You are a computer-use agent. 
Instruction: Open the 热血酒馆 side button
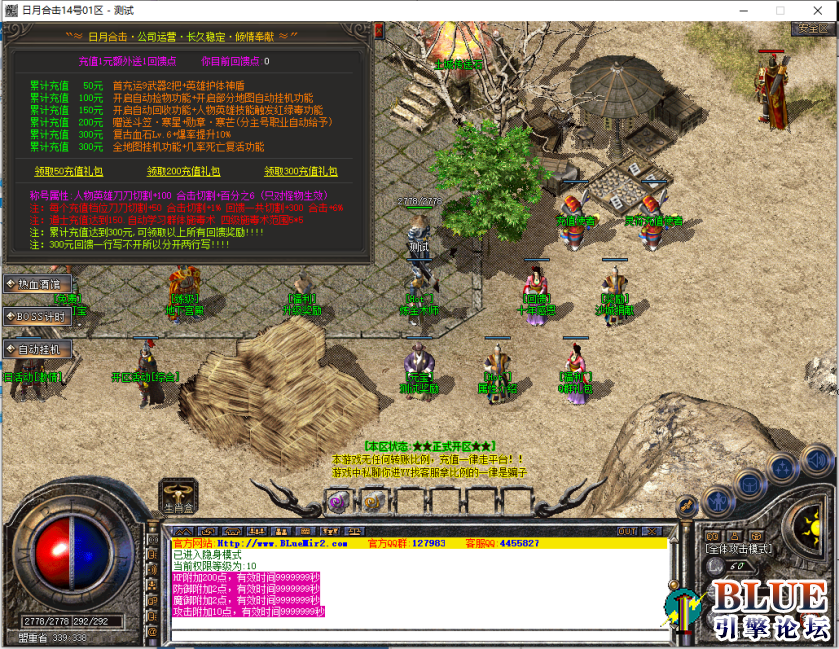(38, 284)
